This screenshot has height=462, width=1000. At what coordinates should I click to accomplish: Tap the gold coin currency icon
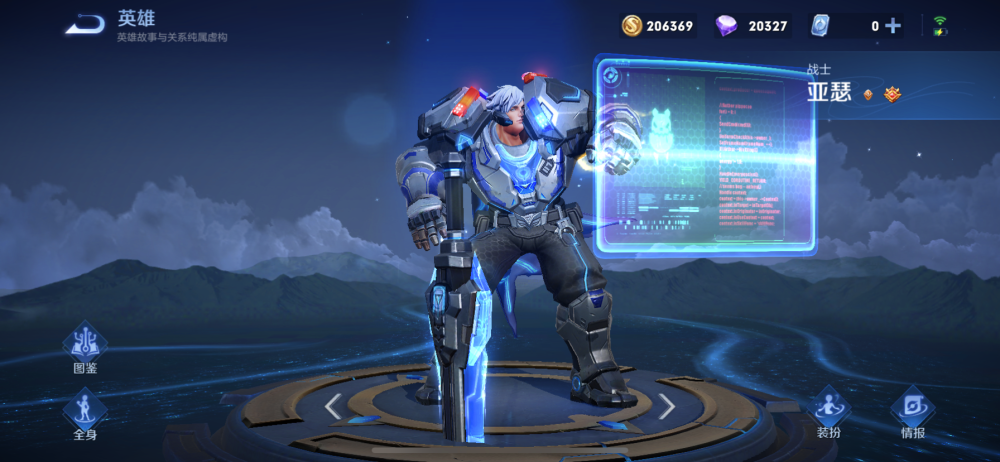coord(632,26)
